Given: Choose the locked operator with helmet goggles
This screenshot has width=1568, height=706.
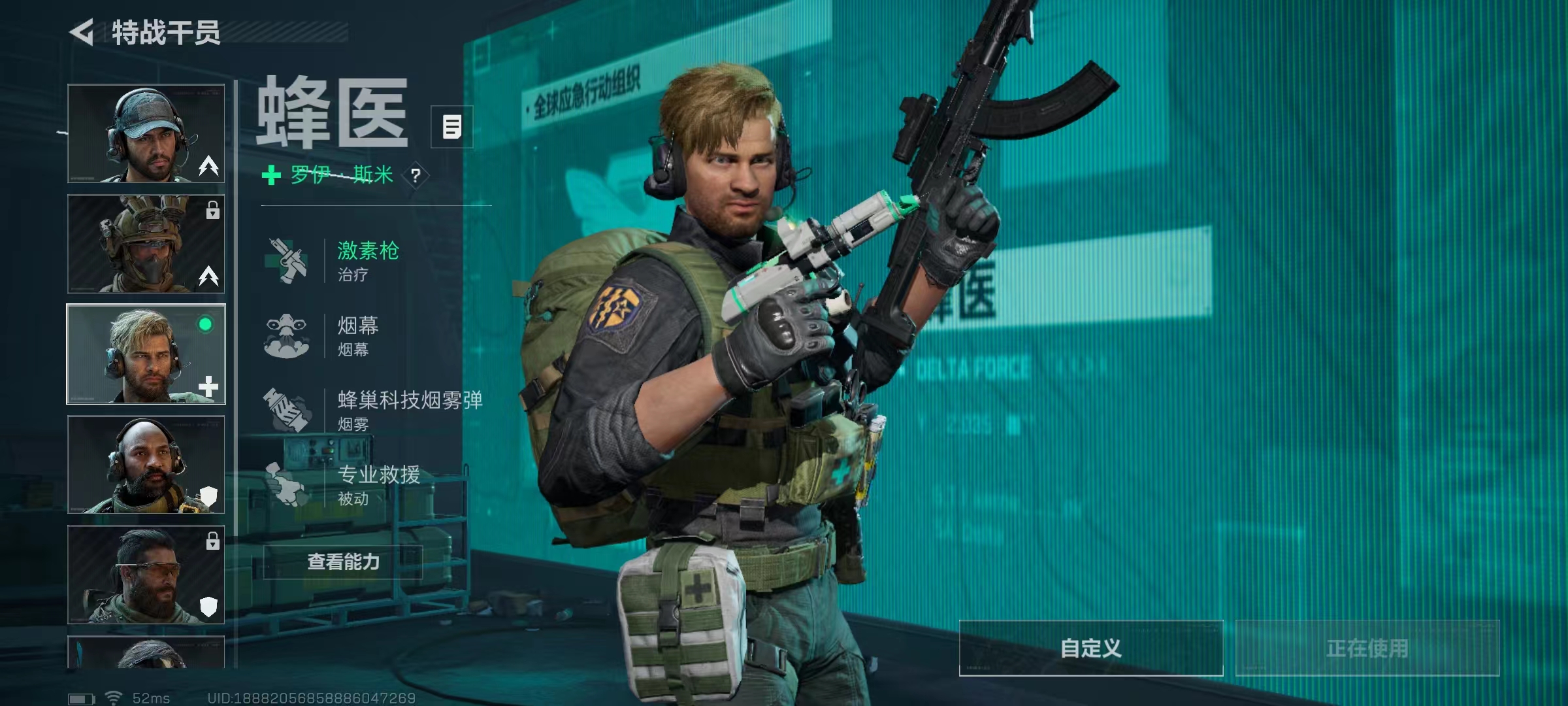Looking at the screenshot, I should pyautogui.click(x=146, y=244).
